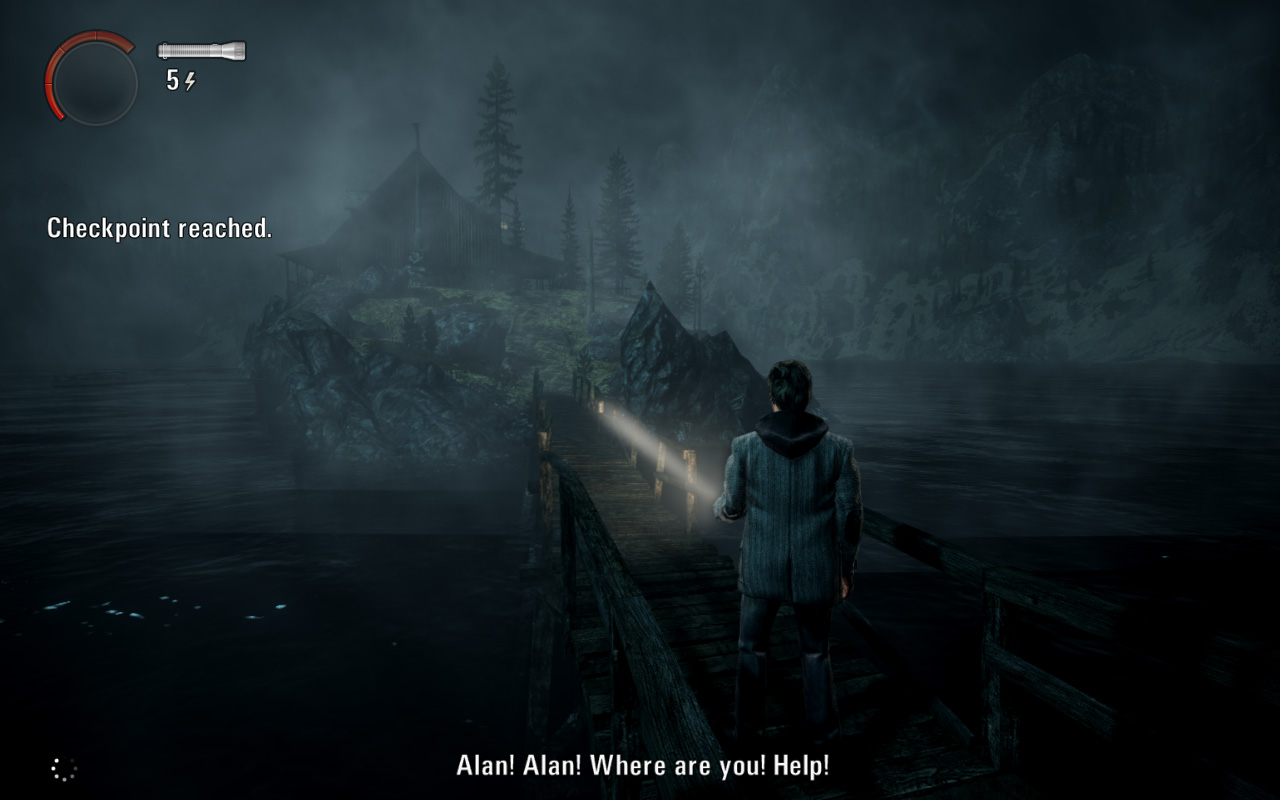Click the dark center of the HUD dial

[93, 75]
